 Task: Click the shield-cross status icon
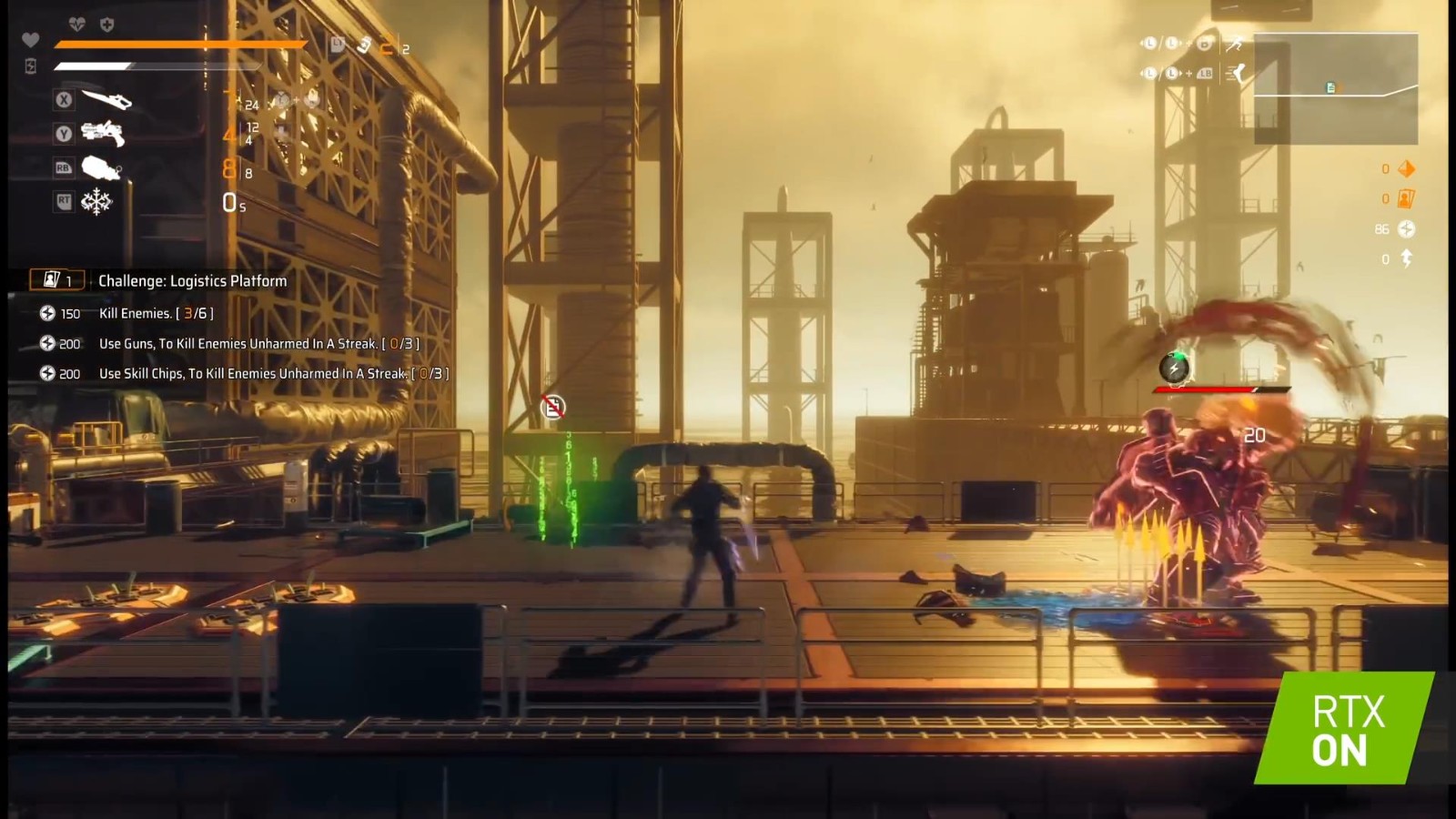pos(106,25)
